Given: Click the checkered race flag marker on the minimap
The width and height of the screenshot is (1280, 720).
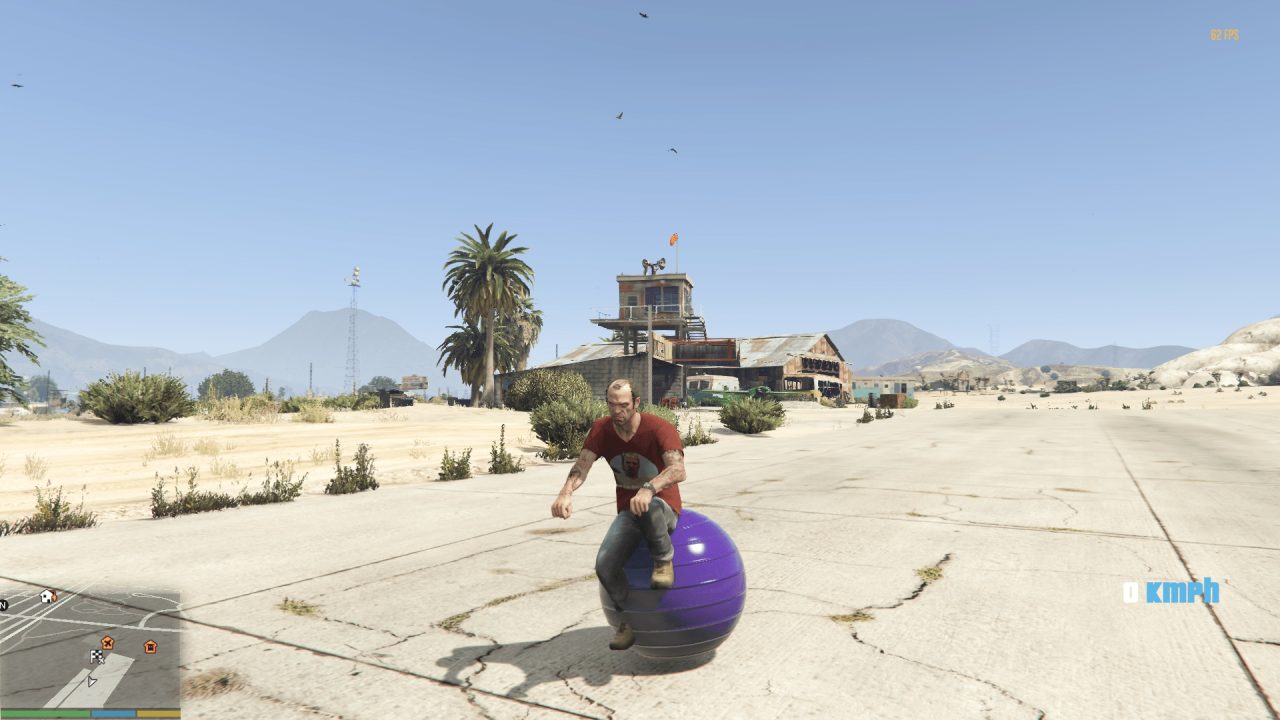Looking at the screenshot, I should (98, 657).
